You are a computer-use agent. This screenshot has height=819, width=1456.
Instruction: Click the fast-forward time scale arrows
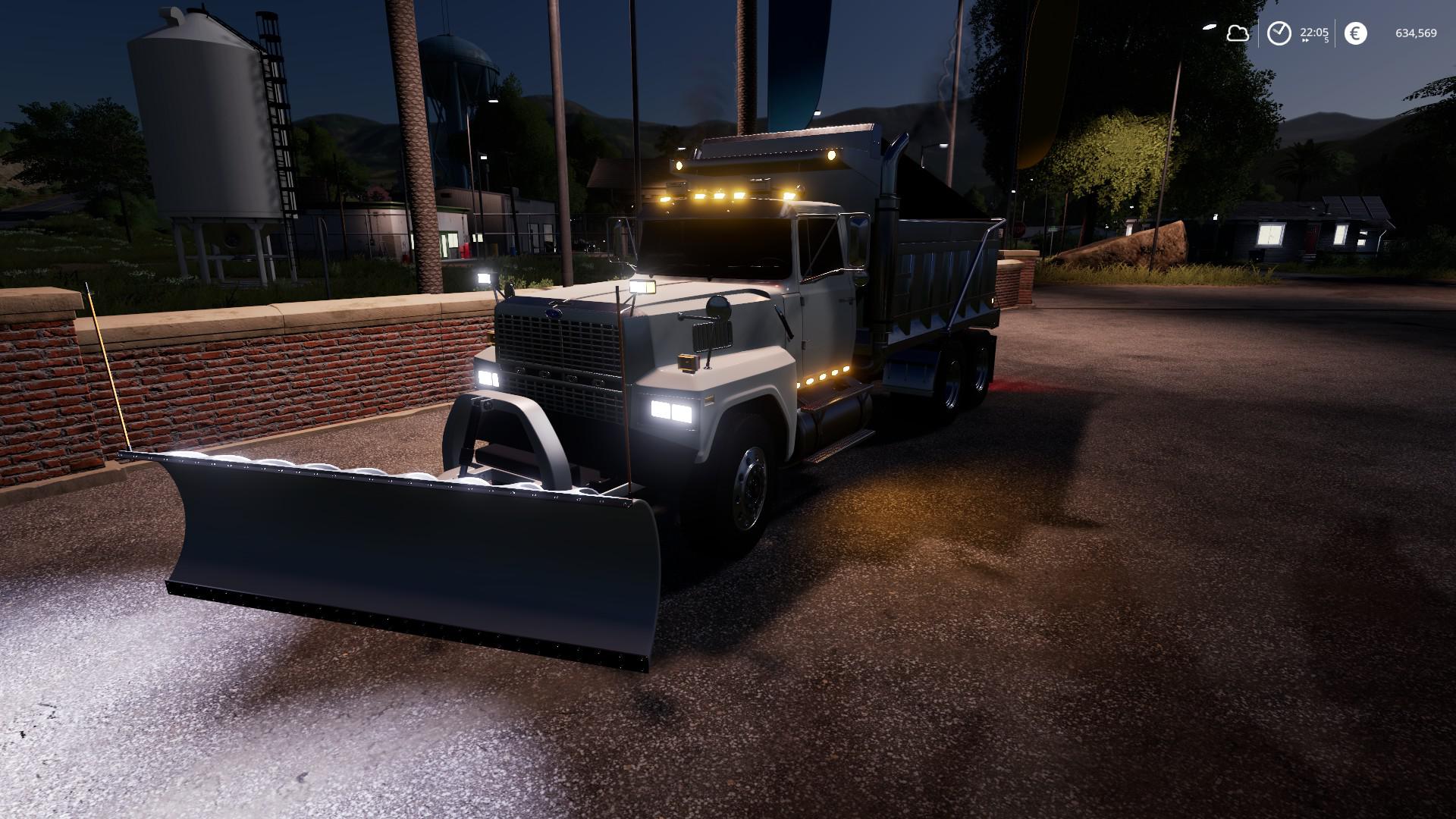[x=1304, y=42]
